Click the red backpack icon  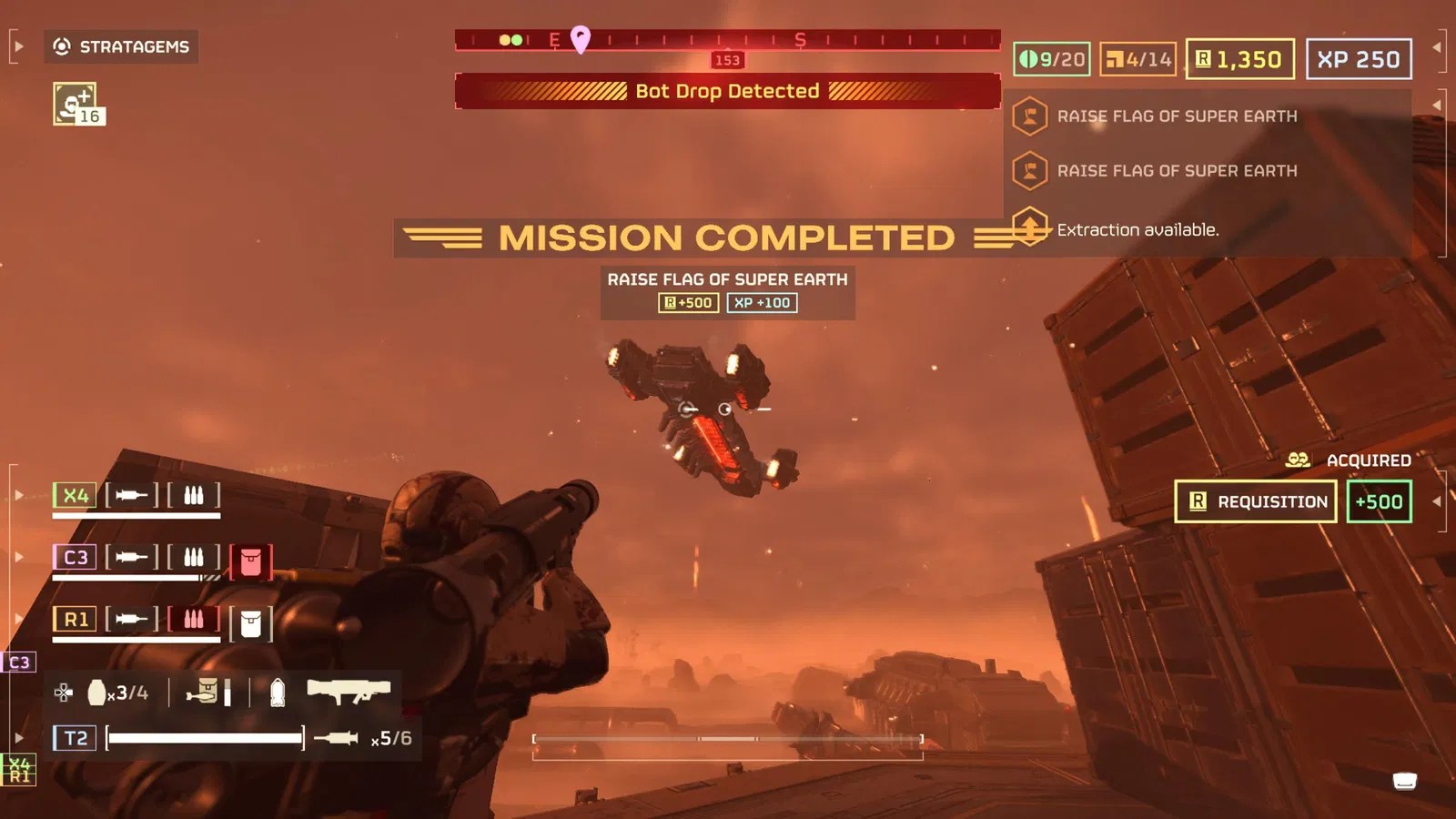[250, 562]
